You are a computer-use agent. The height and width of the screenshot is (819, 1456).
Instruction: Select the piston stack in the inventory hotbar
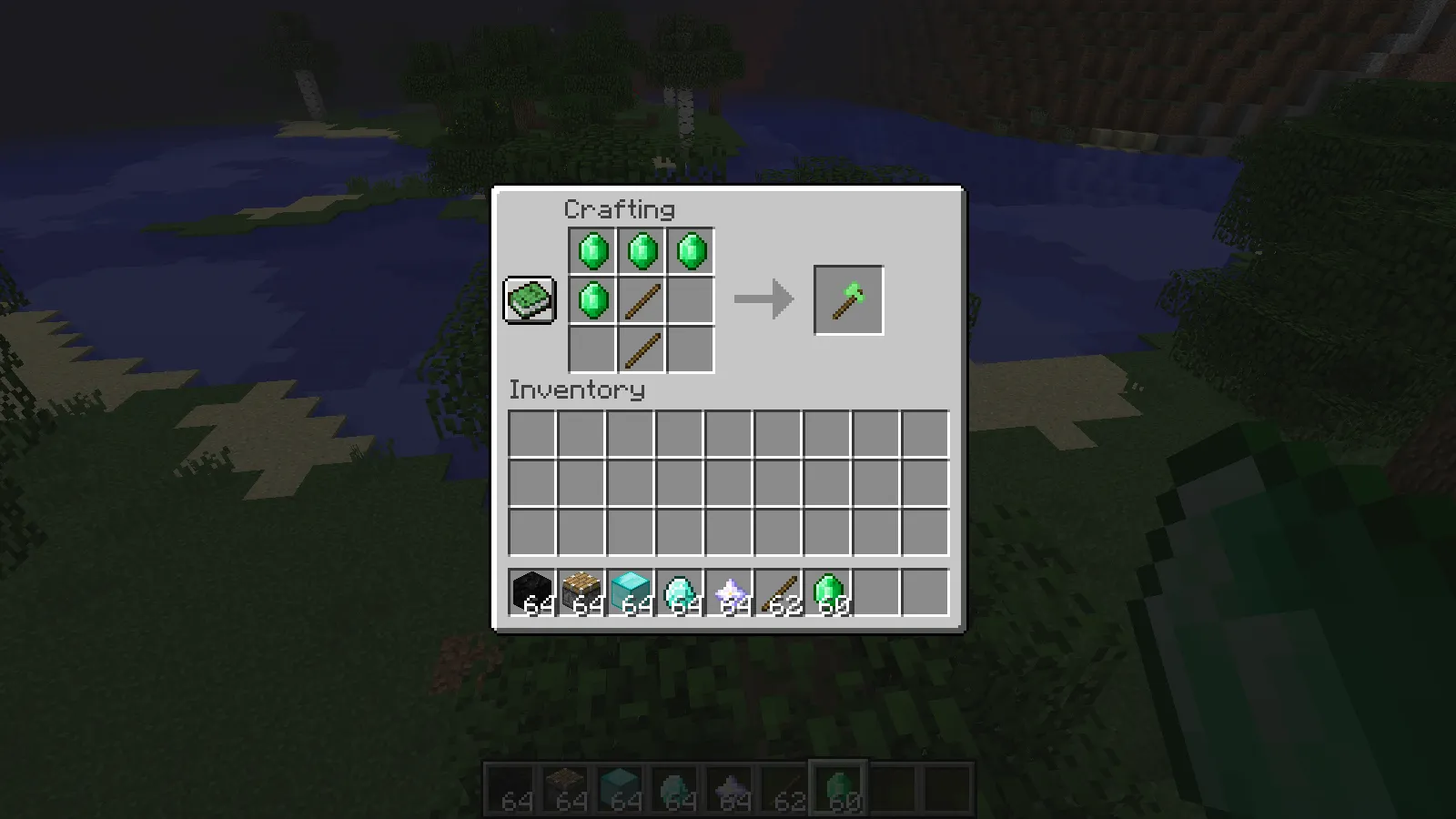(580, 591)
